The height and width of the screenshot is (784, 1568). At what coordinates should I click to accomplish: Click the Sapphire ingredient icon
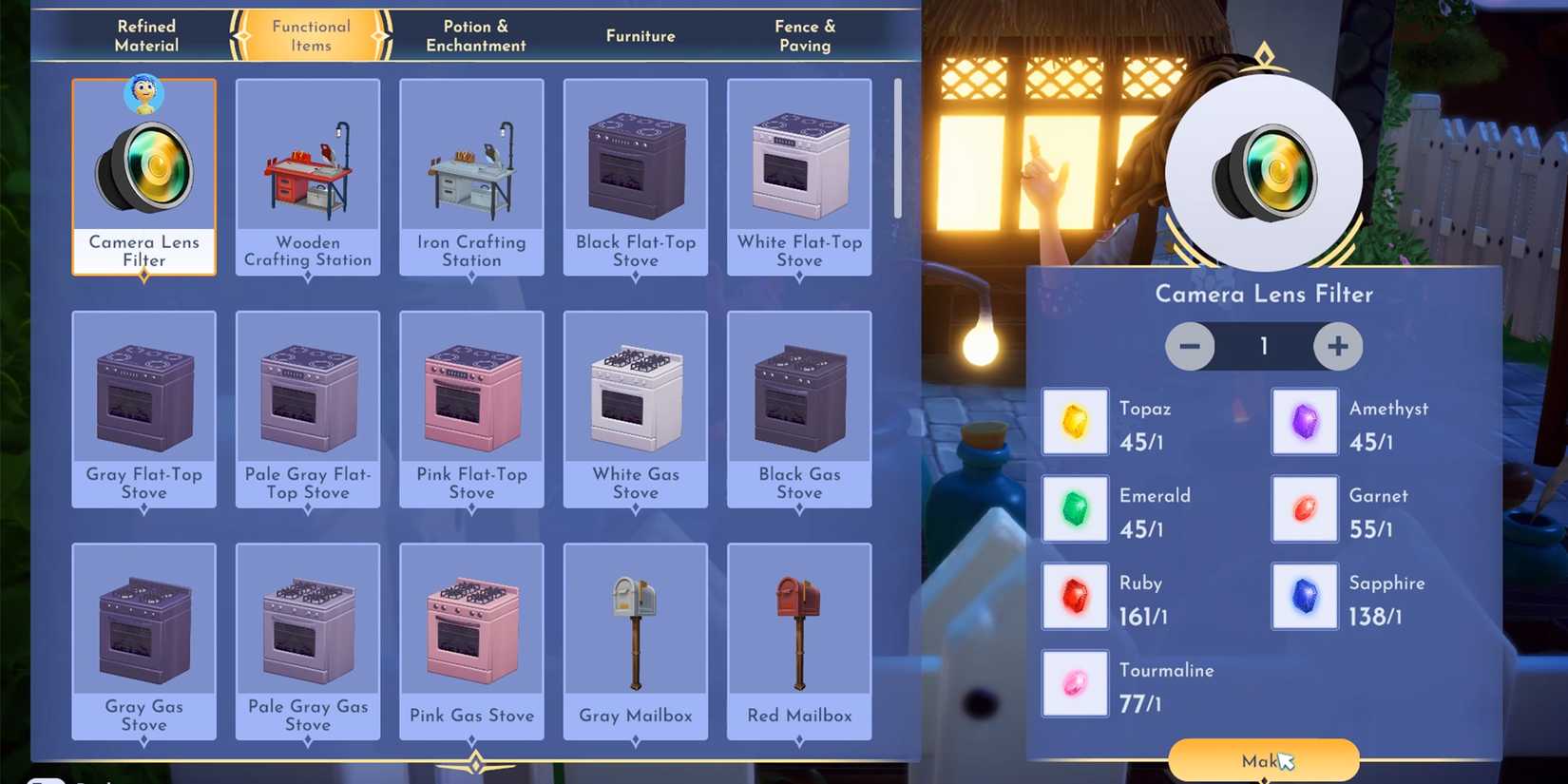click(x=1305, y=596)
